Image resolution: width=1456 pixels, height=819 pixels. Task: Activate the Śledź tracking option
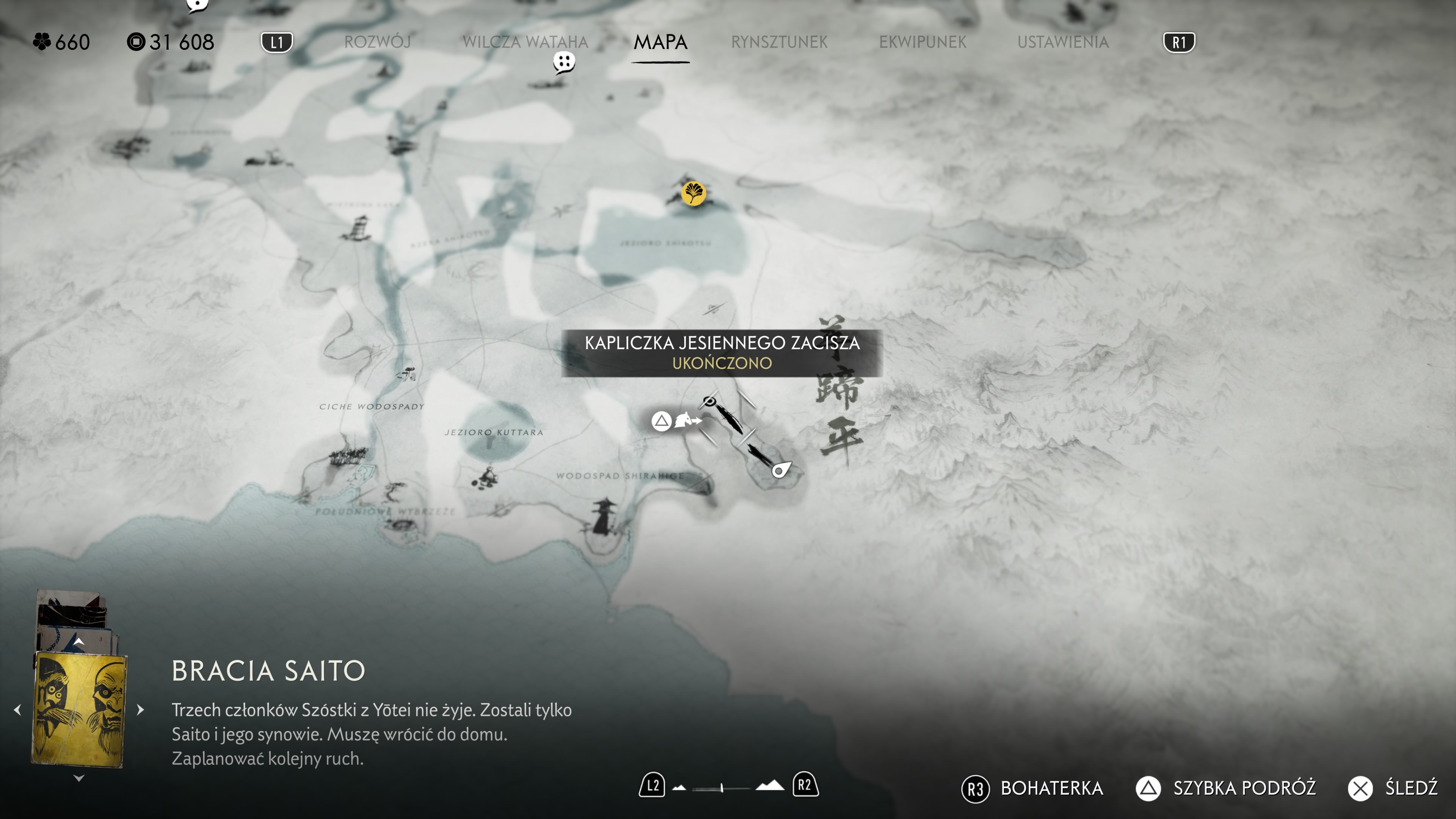click(x=1410, y=788)
